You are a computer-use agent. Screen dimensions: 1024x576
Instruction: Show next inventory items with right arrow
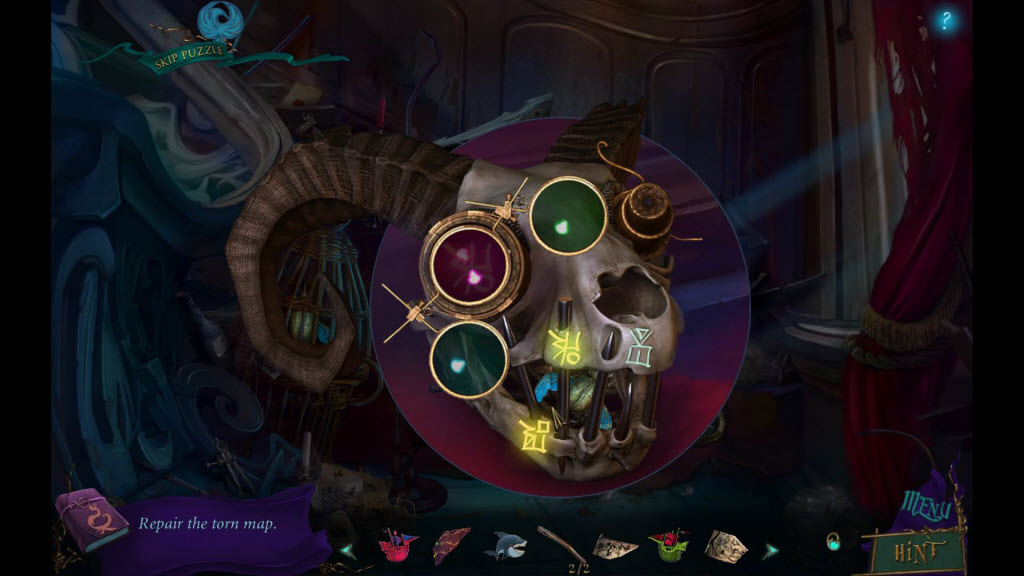[x=771, y=550]
